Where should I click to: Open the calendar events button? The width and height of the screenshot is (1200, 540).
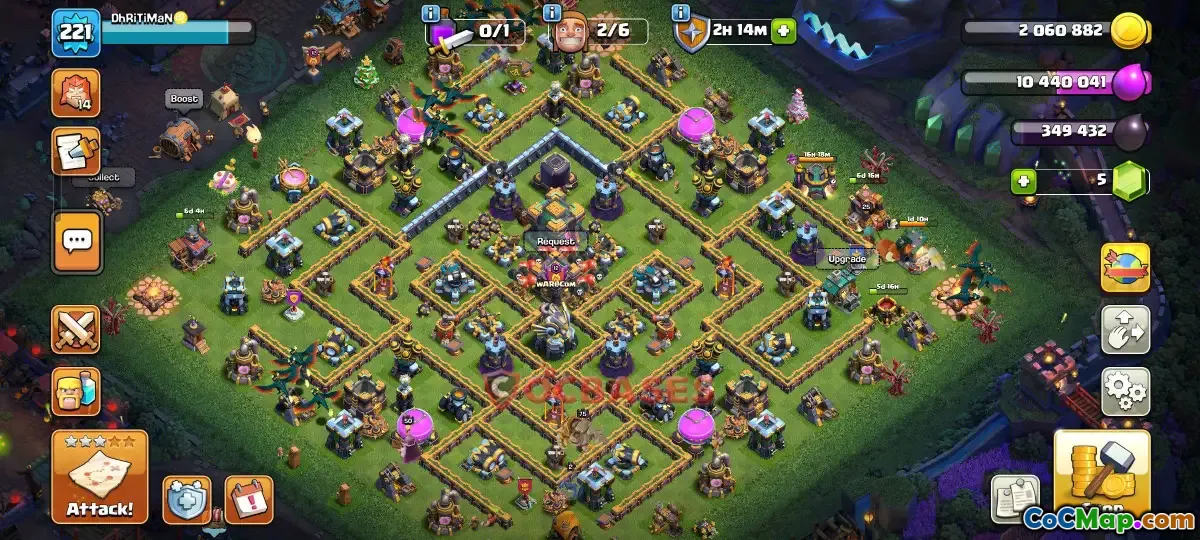(x=248, y=499)
